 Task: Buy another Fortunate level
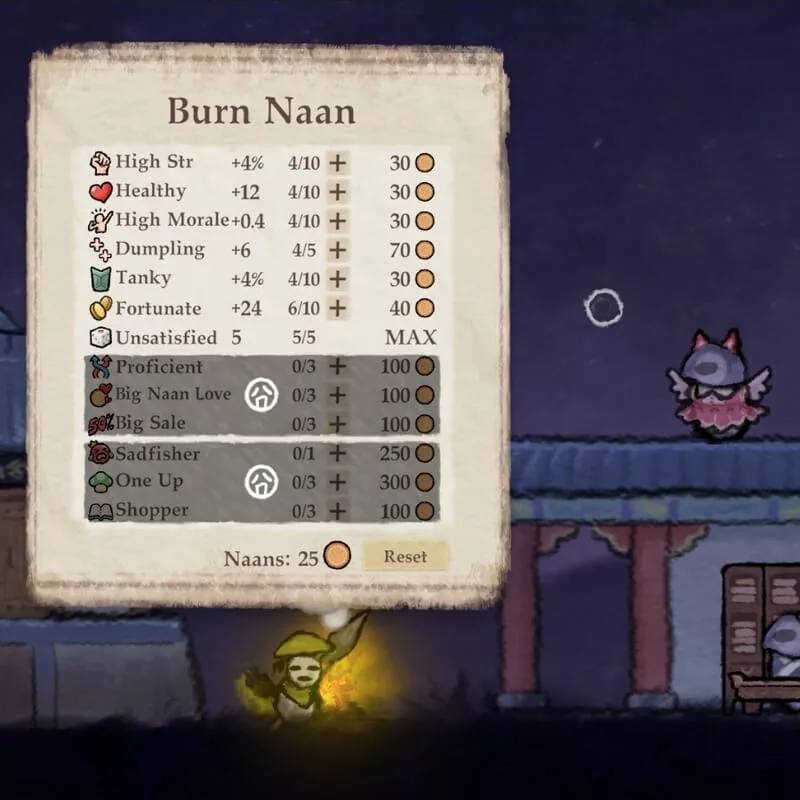pyautogui.click(x=338, y=309)
